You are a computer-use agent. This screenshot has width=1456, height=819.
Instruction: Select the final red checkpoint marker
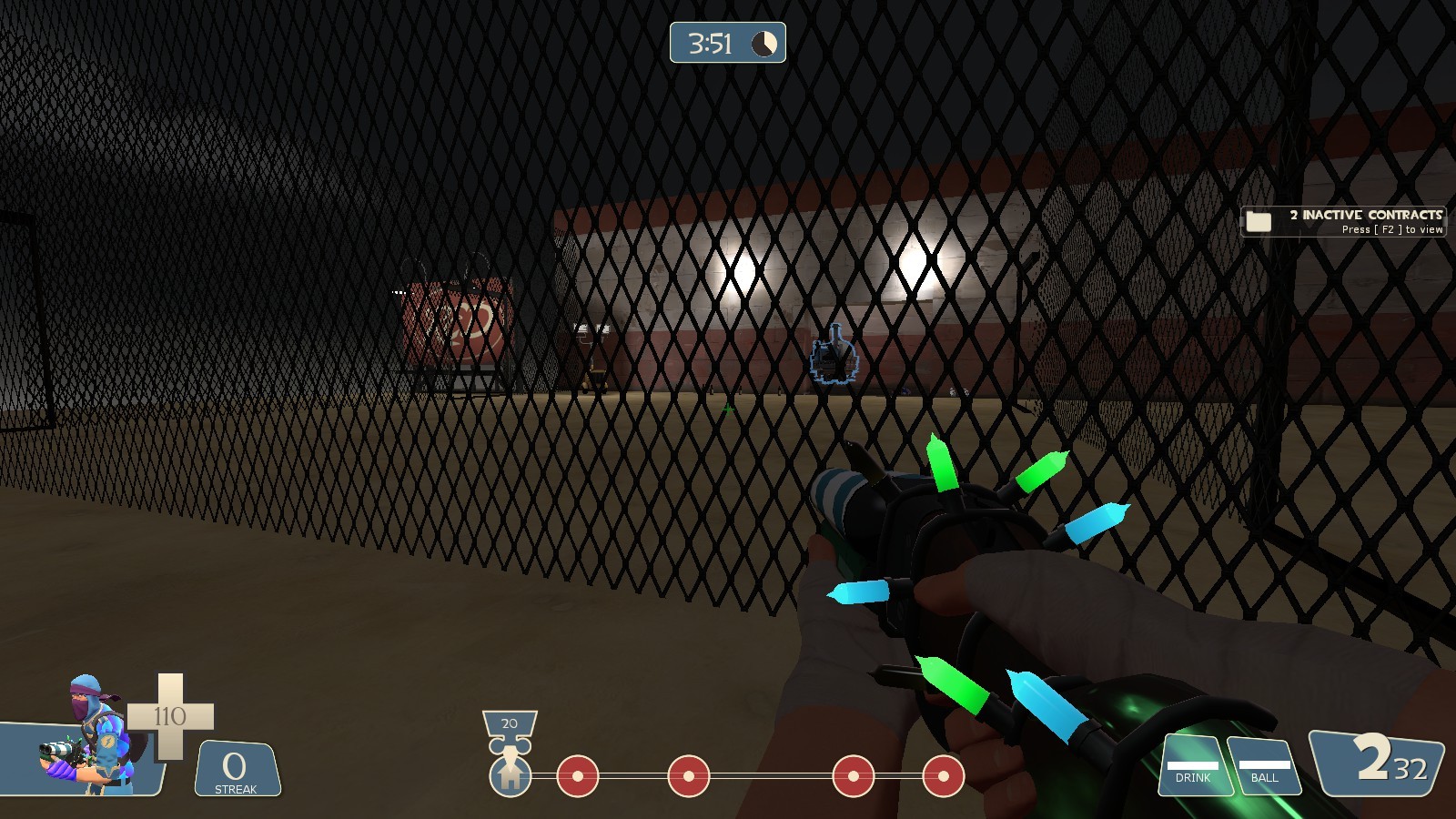tap(944, 776)
